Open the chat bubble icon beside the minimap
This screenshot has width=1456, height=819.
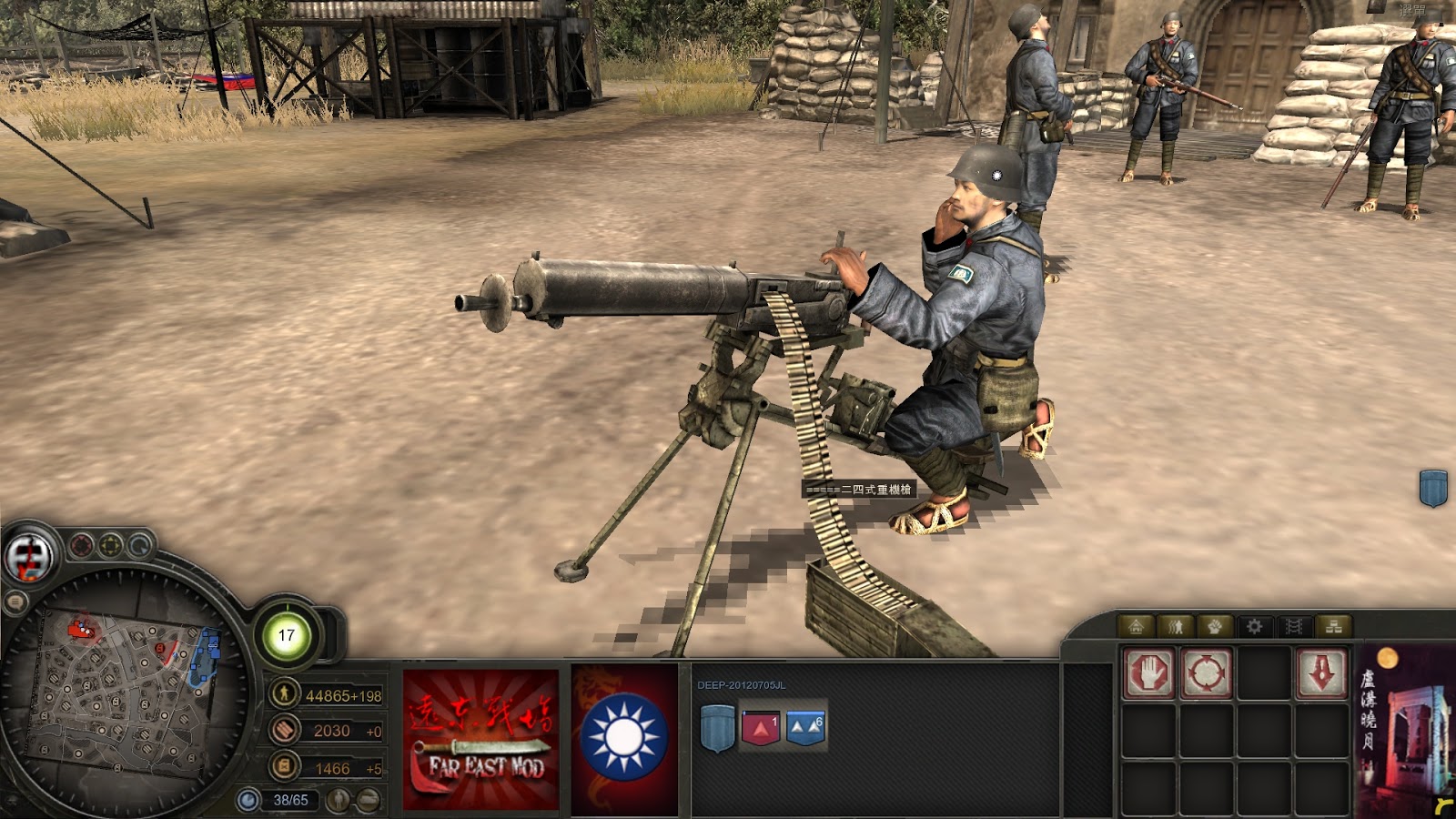pos(15,602)
